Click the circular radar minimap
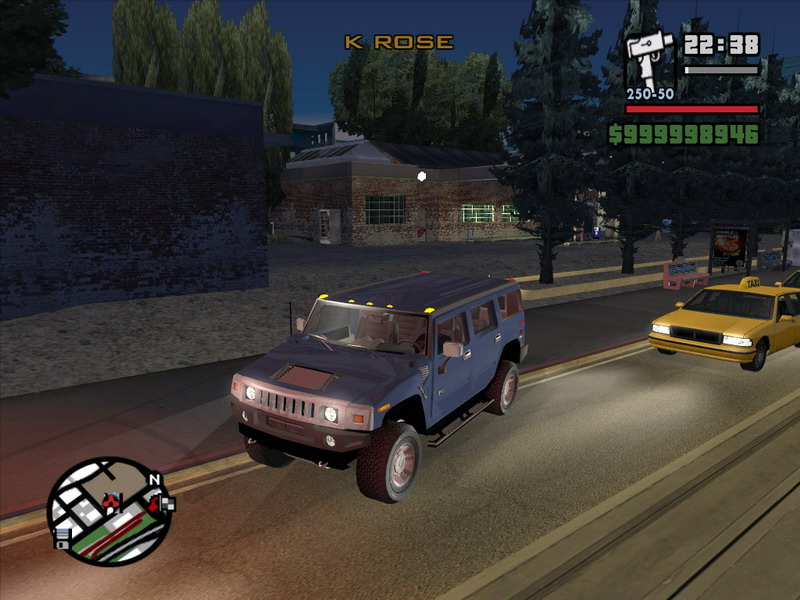The width and height of the screenshot is (800, 600). (108, 512)
